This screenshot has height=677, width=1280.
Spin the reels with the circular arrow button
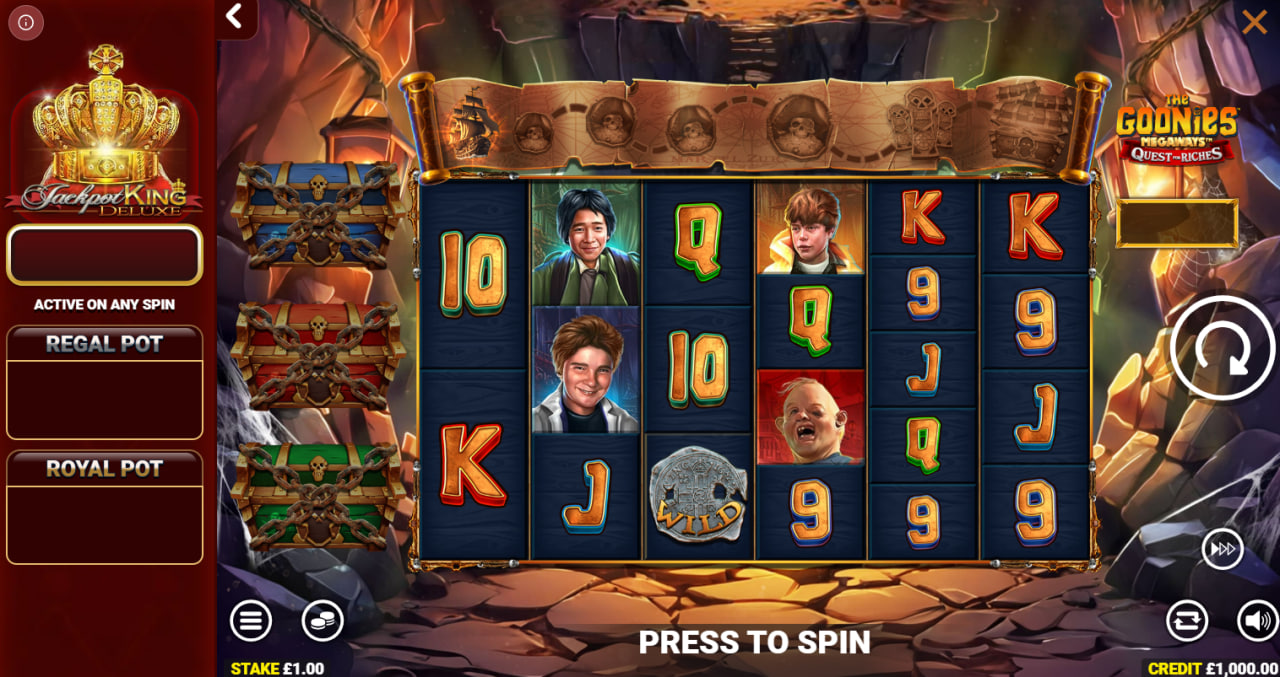click(x=1222, y=348)
